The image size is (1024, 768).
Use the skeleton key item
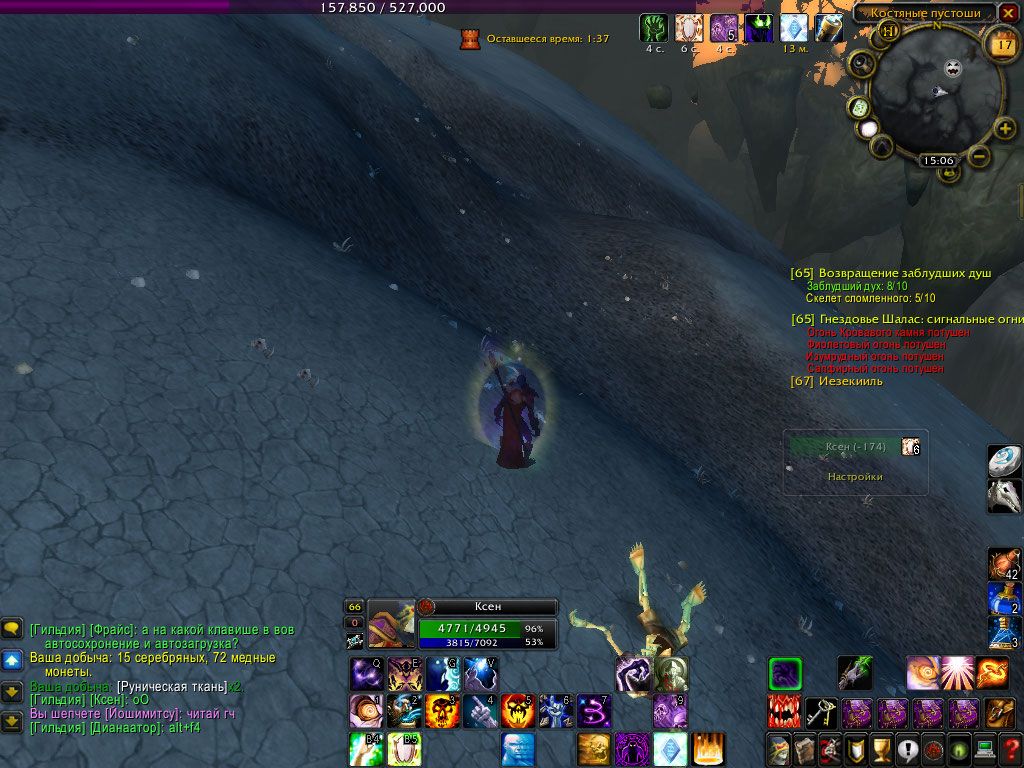pos(822,712)
